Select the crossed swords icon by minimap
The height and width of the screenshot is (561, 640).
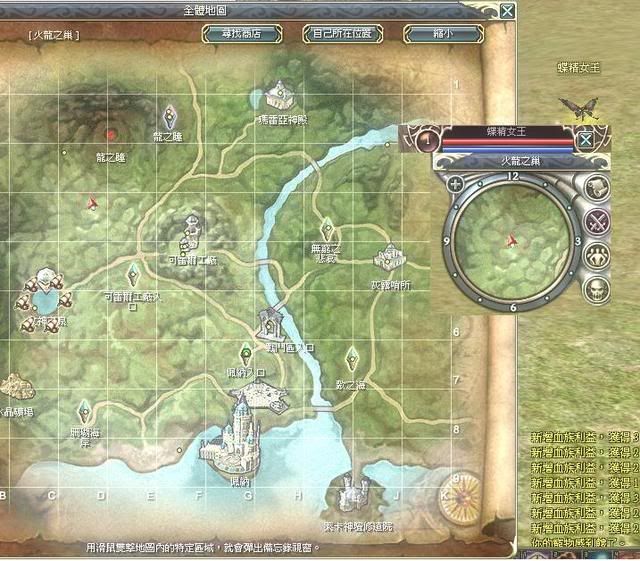click(597, 222)
